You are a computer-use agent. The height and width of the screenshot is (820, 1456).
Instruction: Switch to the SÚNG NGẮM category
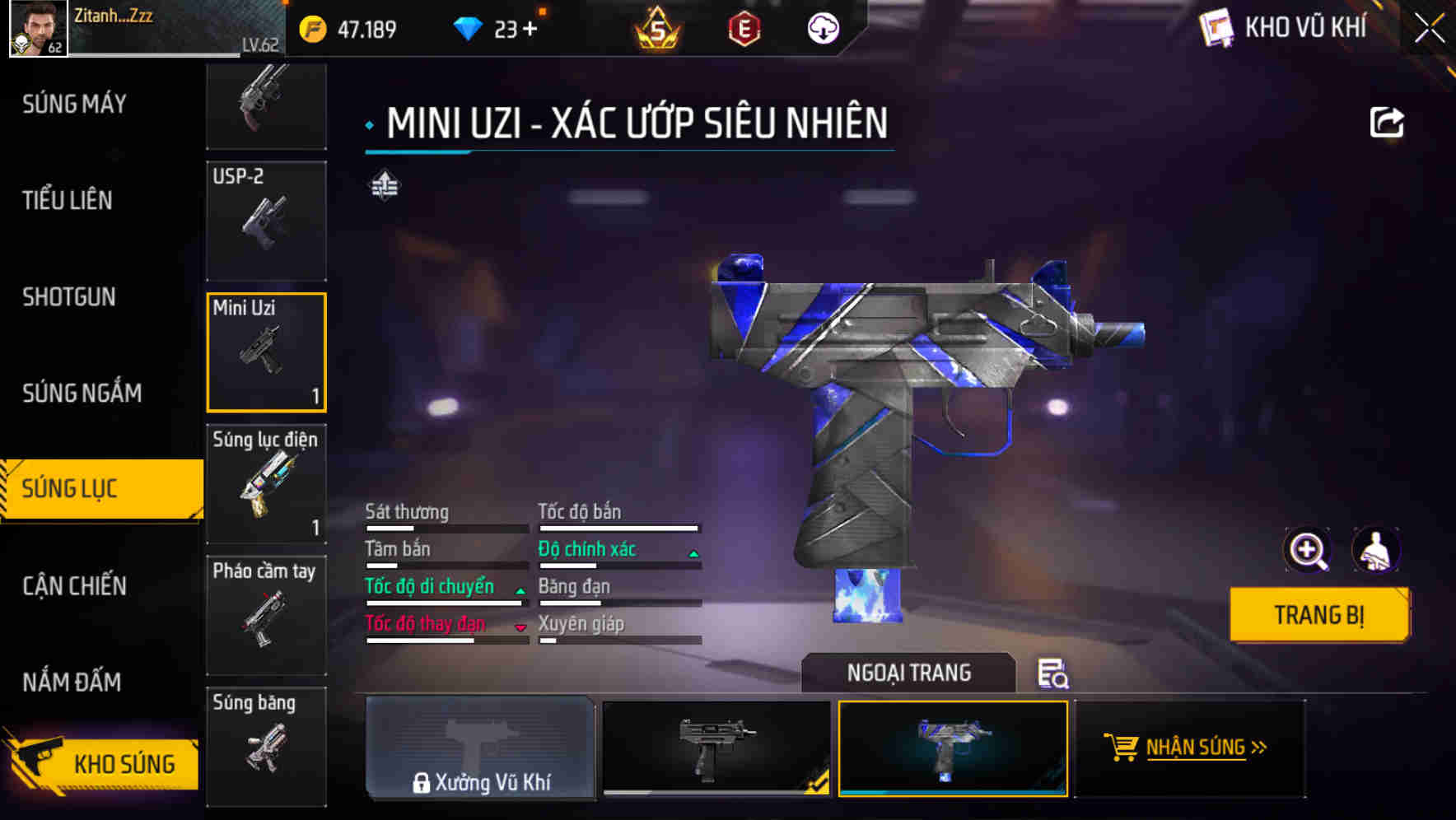pos(81,394)
